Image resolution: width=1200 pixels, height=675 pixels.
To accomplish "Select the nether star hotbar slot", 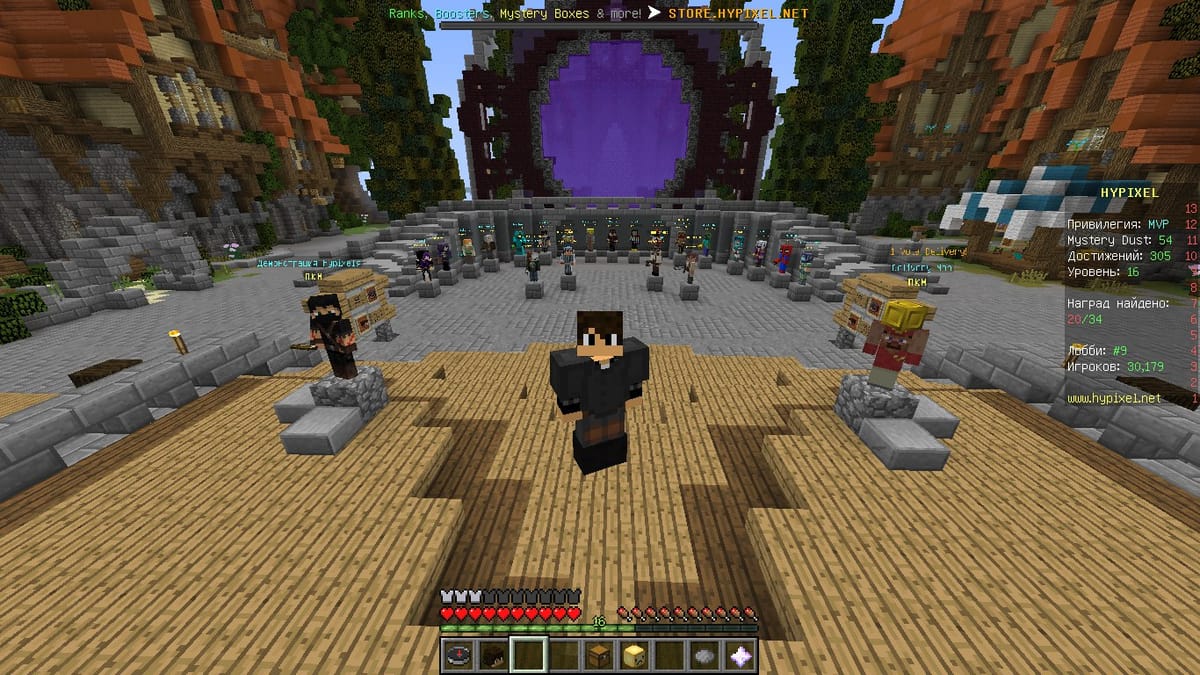I will [x=740, y=655].
